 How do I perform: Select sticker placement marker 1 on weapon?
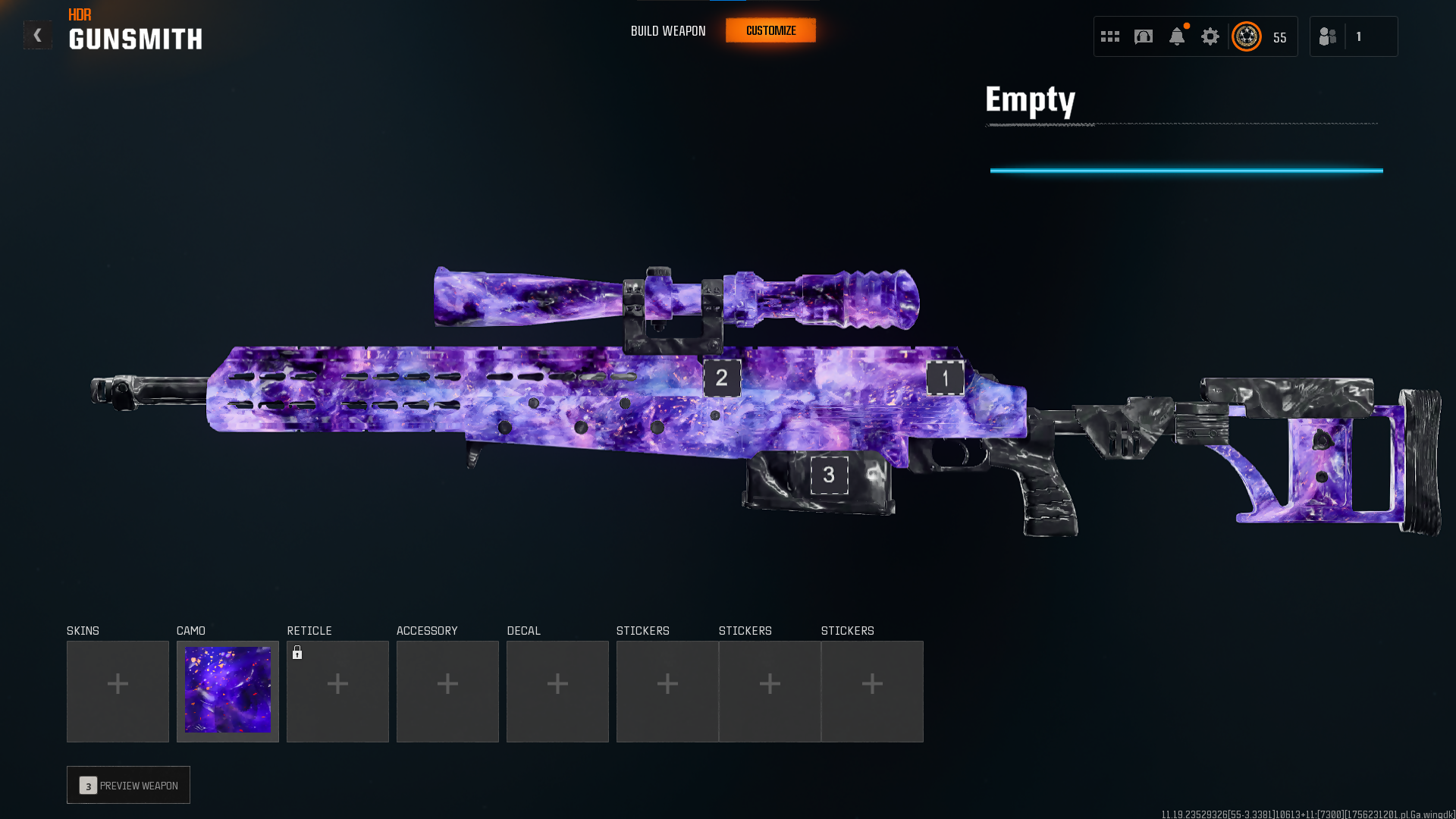pos(945,378)
